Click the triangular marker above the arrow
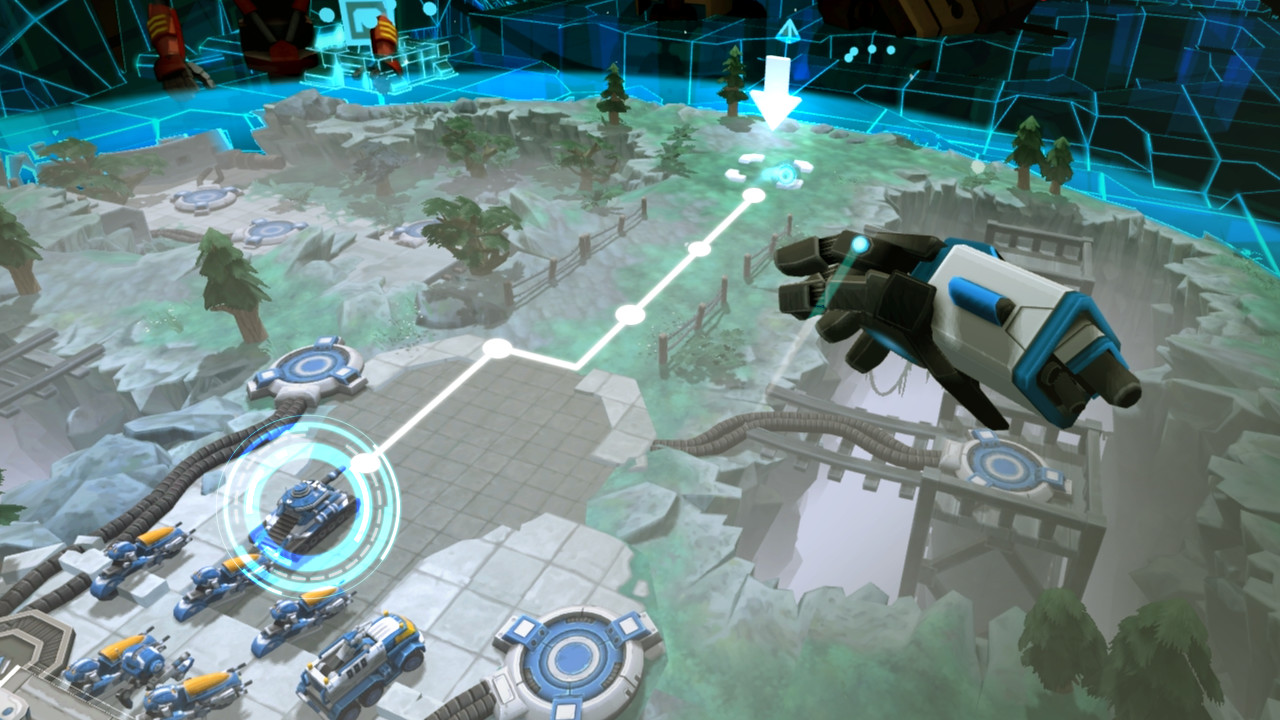 789,33
